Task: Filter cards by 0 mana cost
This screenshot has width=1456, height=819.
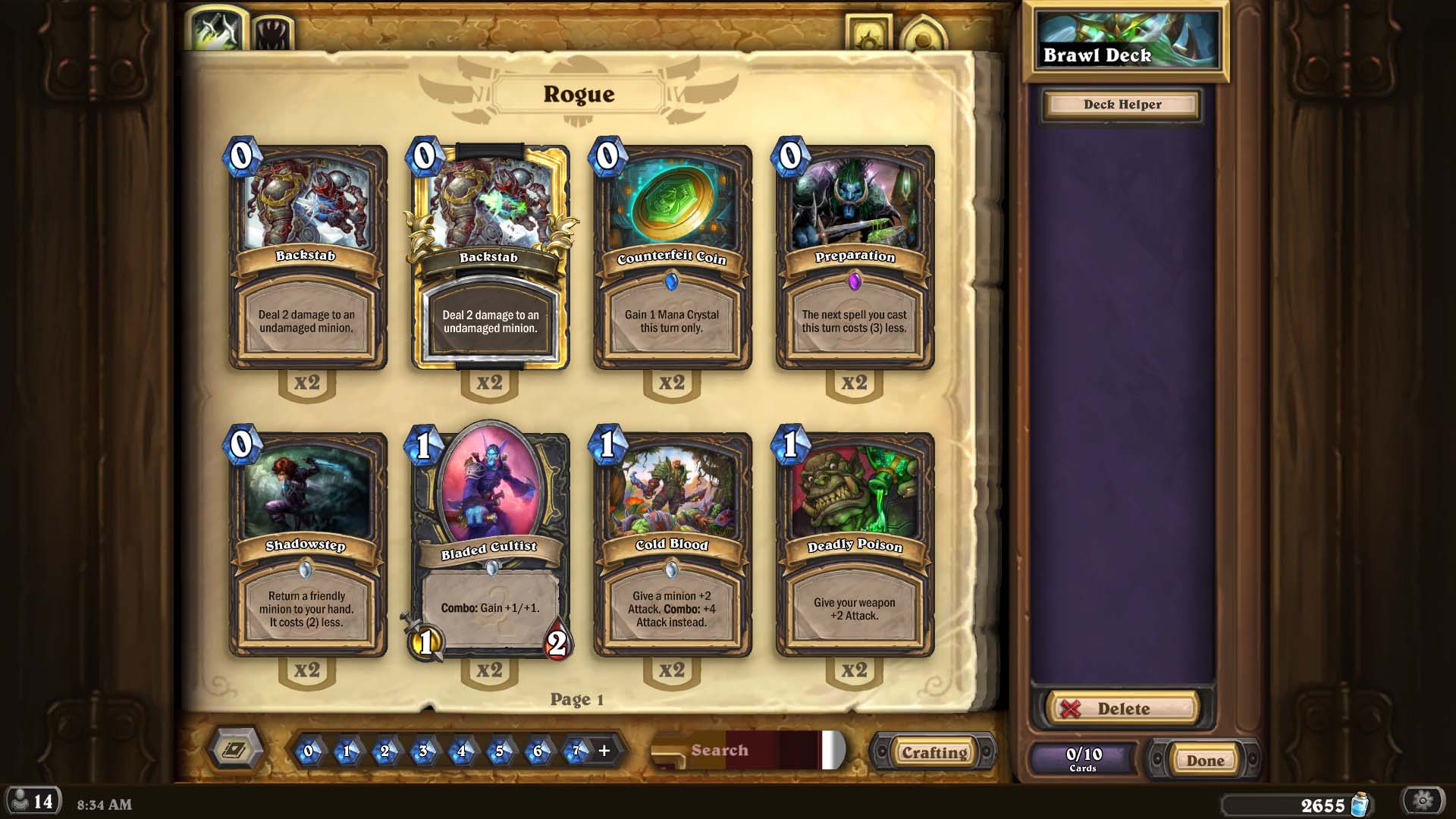Action: click(x=308, y=751)
